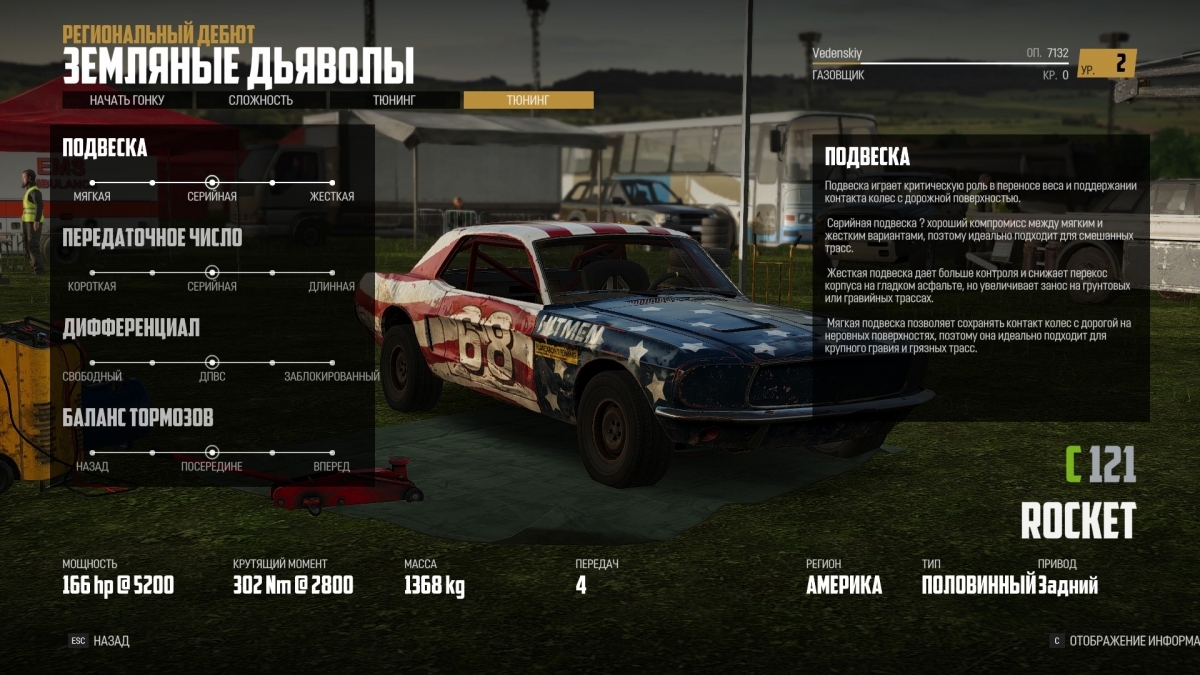
Task: Set gear ratio to КОРОТКАЯ
Action: coord(92,272)
